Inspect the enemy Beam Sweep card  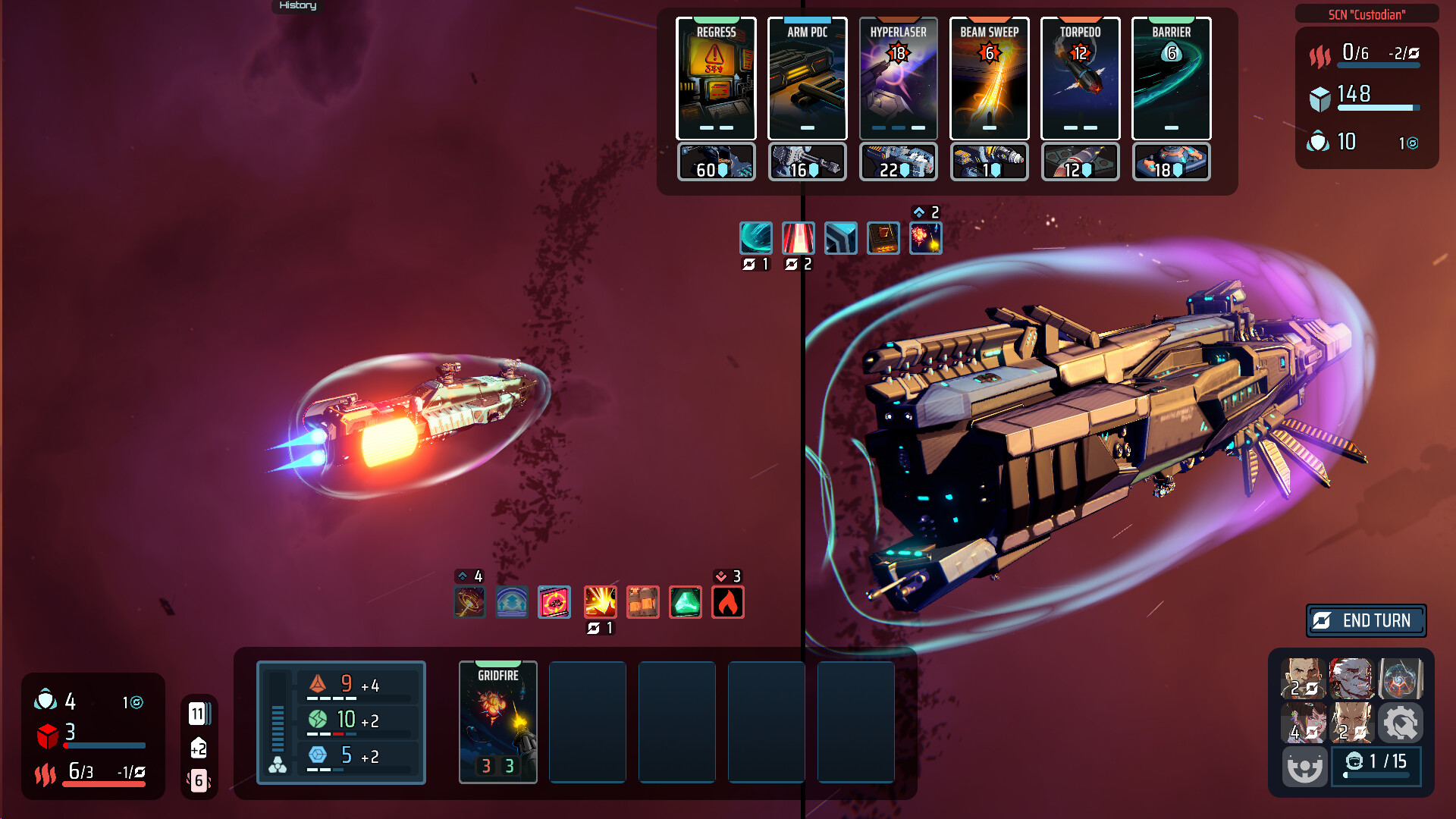pyautogui.click(x=989, y=79)
